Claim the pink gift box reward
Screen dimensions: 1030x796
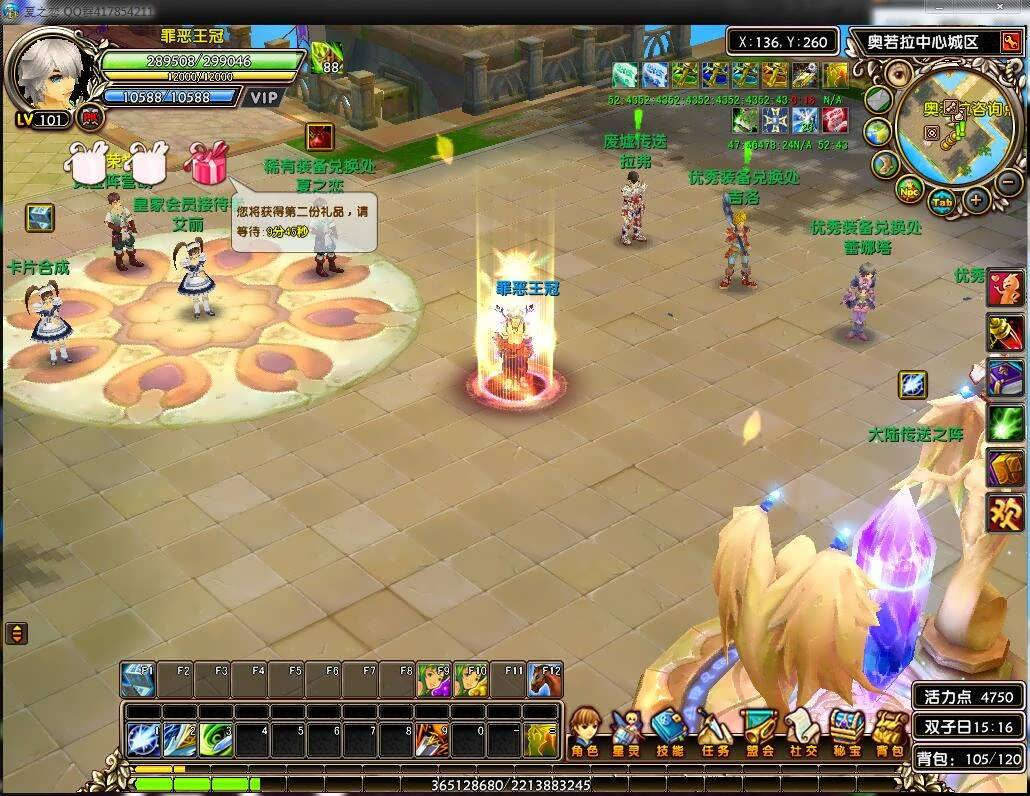click(x=208, y=164)
